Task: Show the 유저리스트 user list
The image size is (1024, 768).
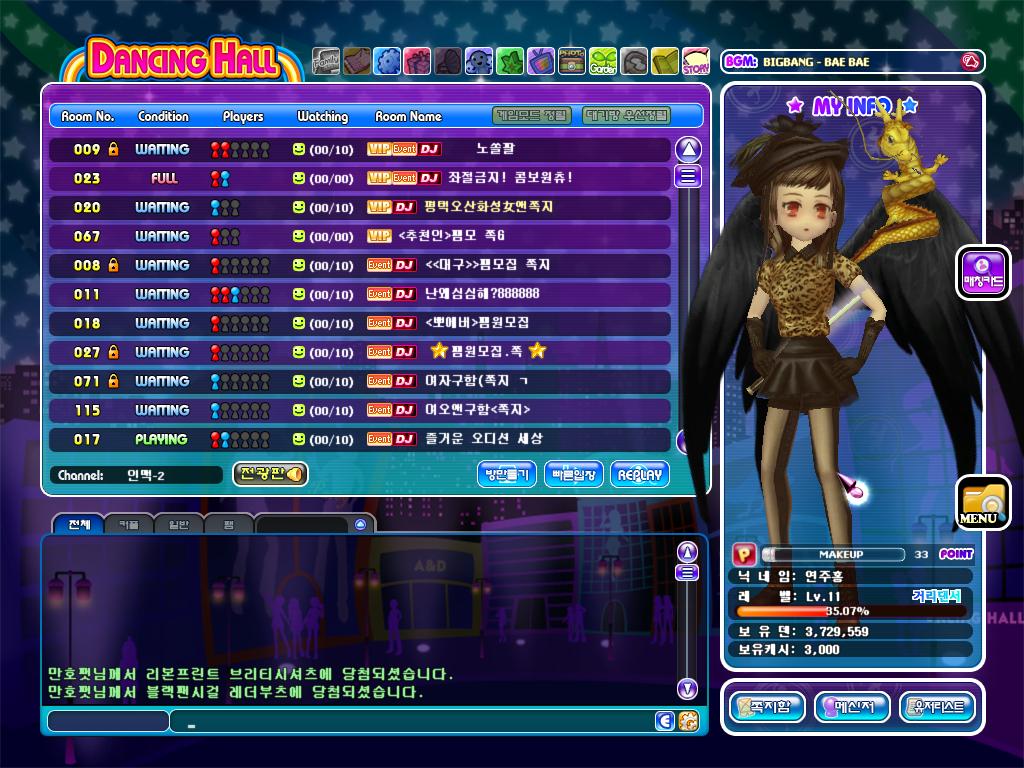Action: (x=937, y=708)
